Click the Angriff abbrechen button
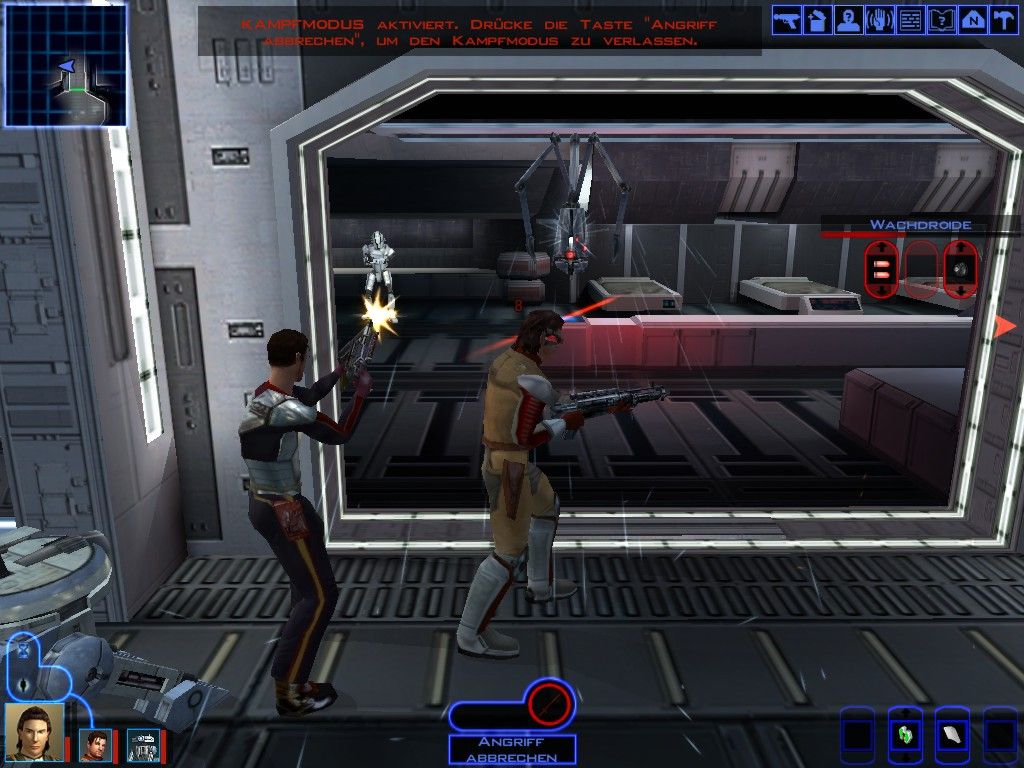 coord(512,750)
